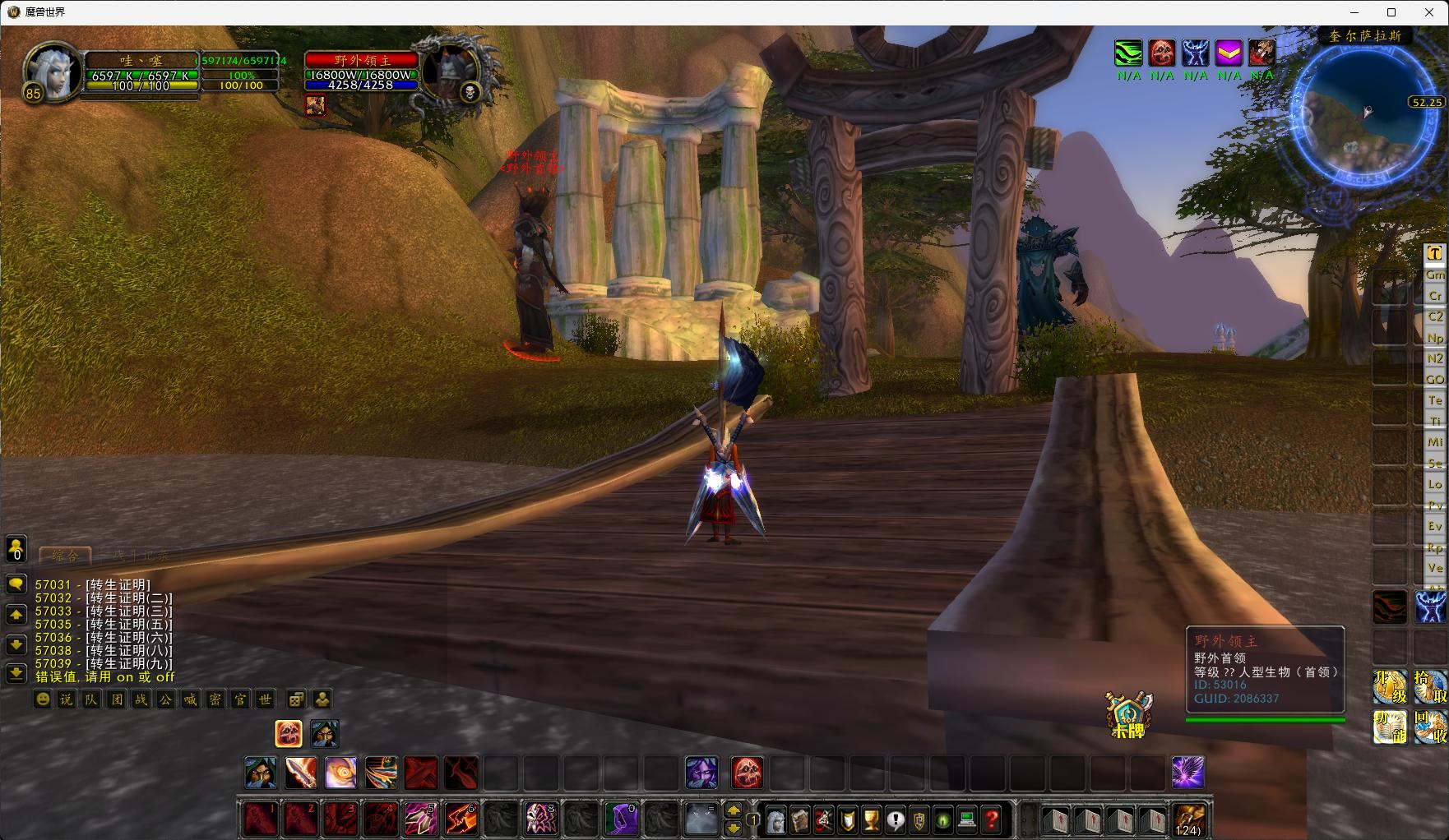Open the golden trophy achievements button

coord(871,819)
